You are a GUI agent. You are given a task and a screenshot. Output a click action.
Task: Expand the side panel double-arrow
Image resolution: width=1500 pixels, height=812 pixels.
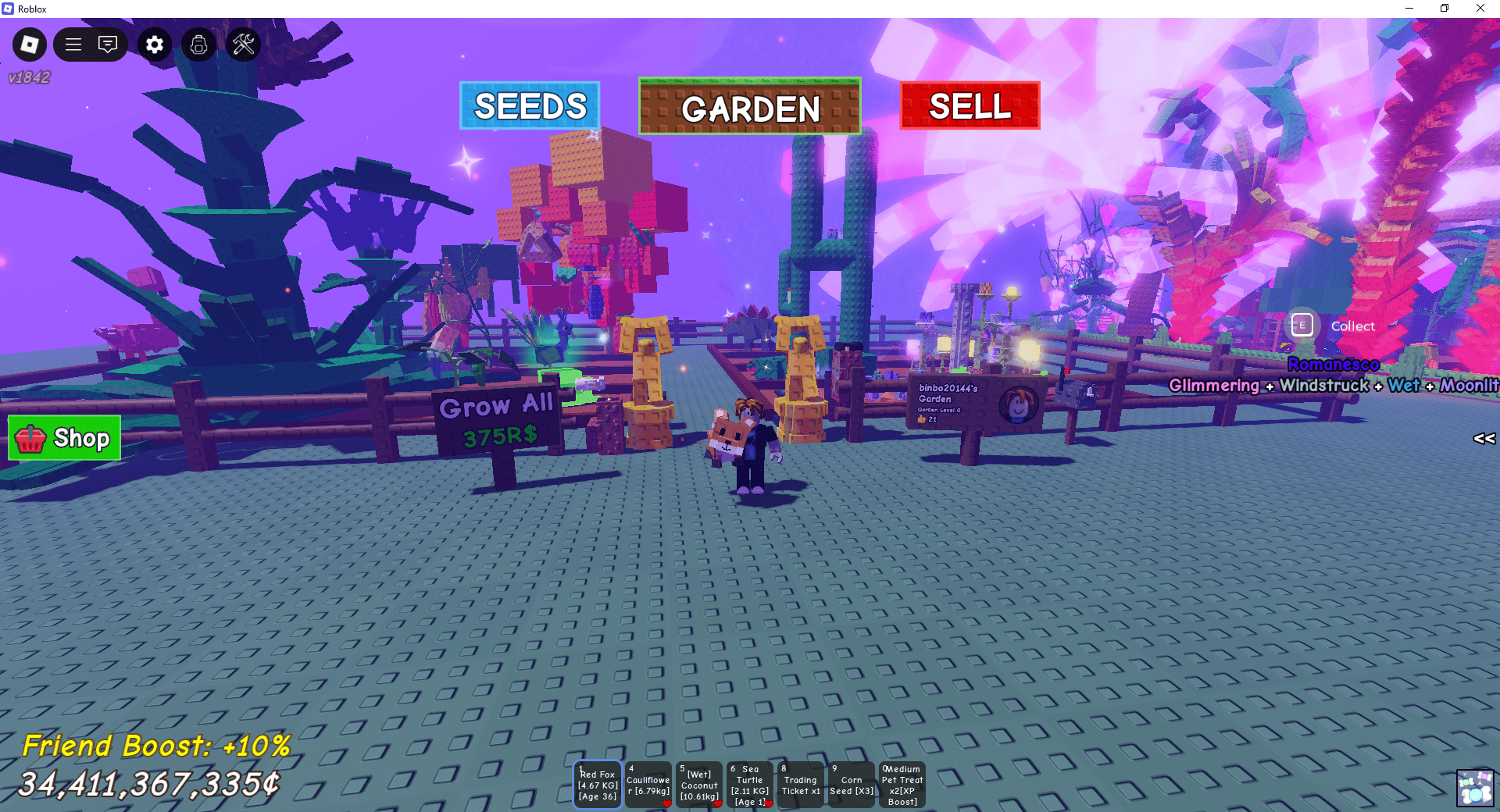[x=1484, y=439]
